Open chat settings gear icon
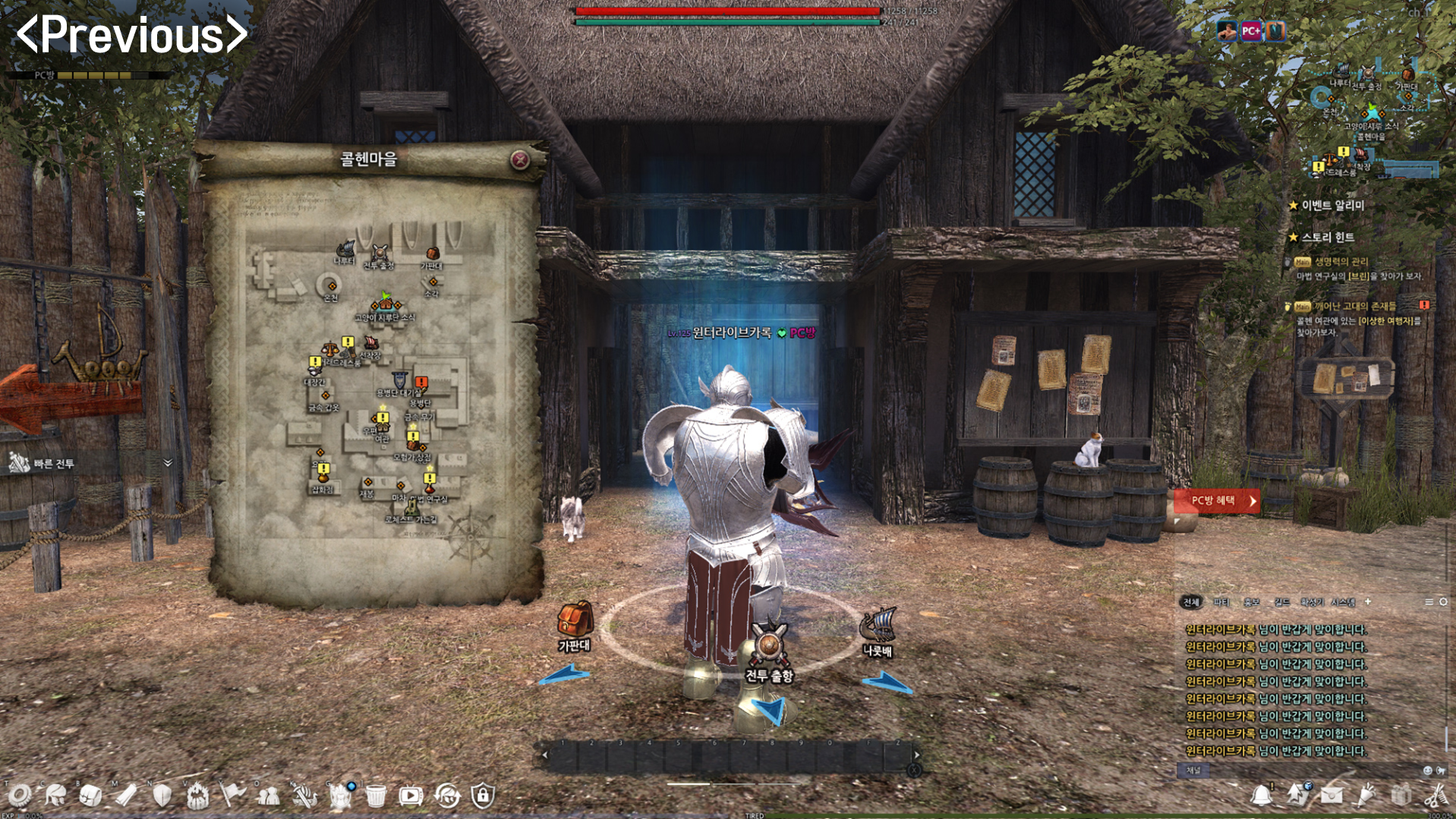 pyautogui.click(x=1443, y=602)
